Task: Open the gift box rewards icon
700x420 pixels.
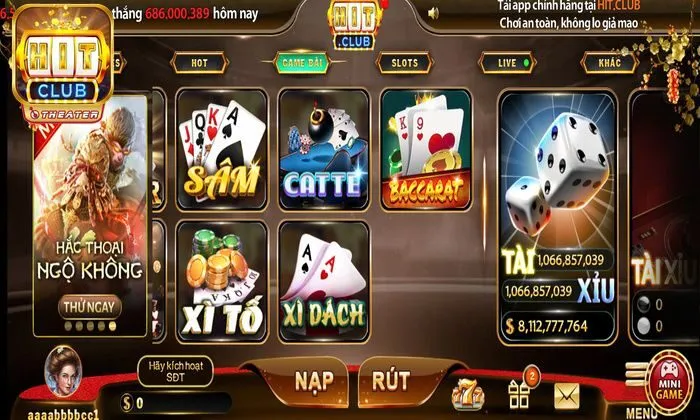Action: [521, 392]
